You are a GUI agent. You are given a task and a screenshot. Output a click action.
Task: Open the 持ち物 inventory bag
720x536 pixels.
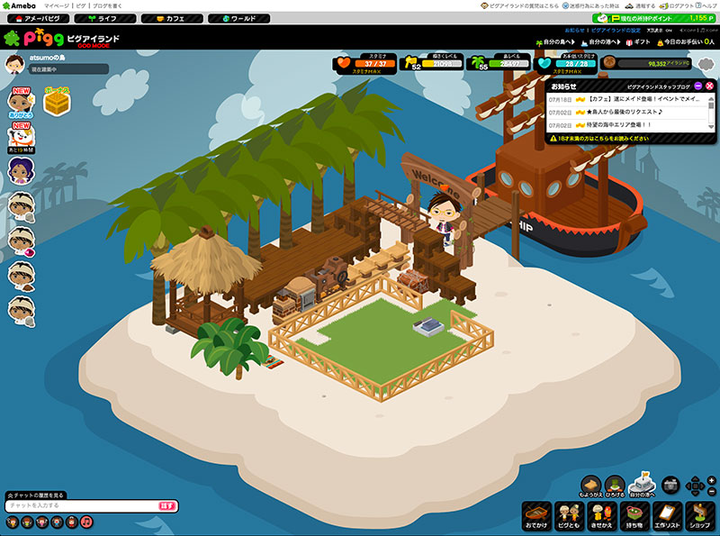click(634, 515)
